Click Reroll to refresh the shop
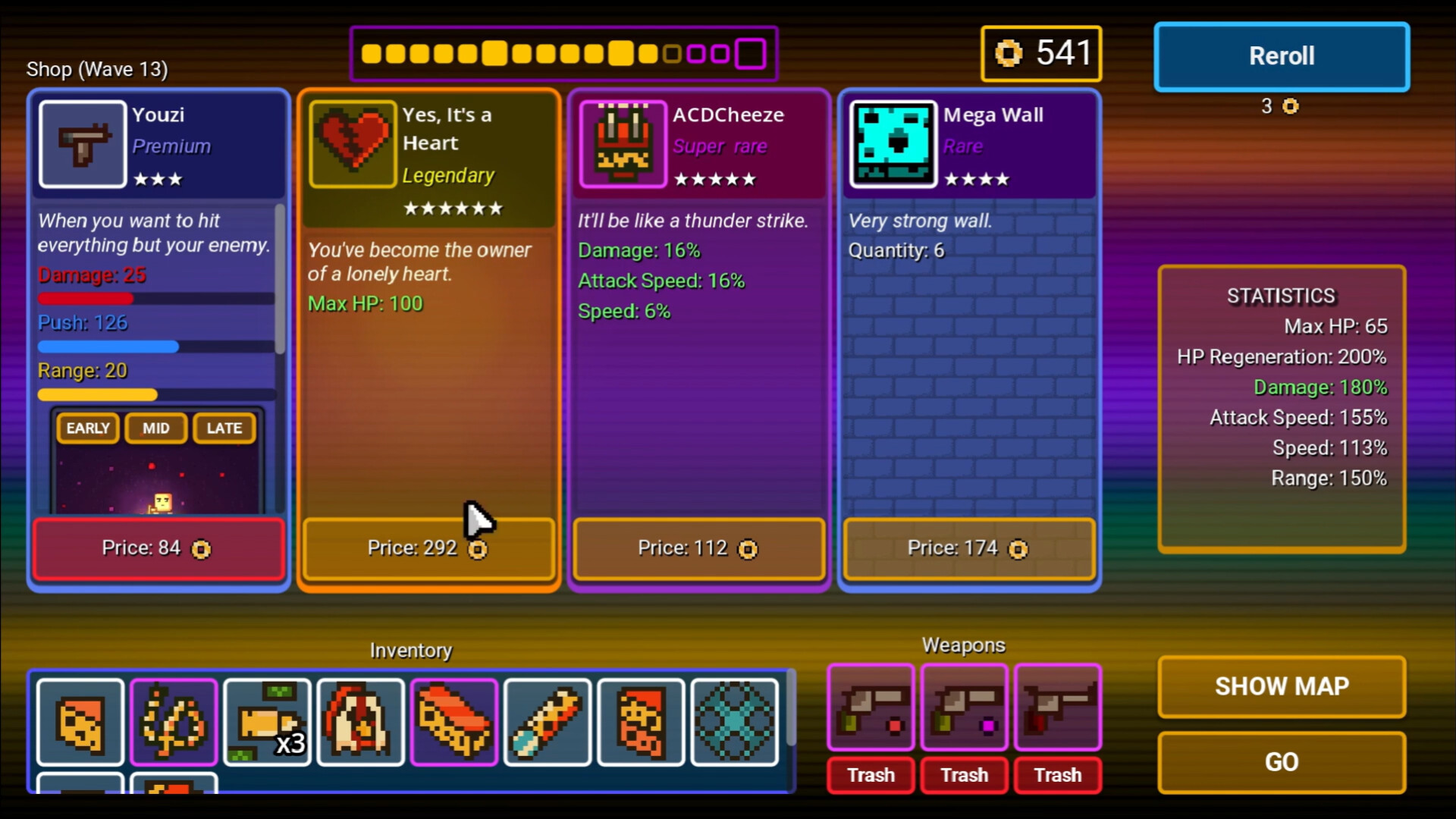Viewport: 1456px width, 819px height. [x=1281, y=56]
